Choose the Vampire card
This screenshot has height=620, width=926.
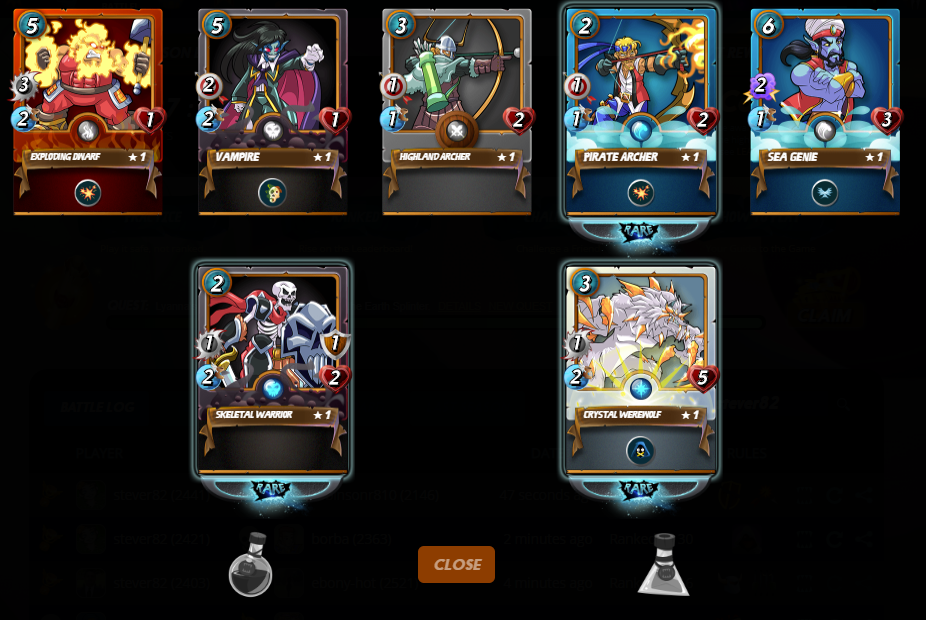coord(272,110)
